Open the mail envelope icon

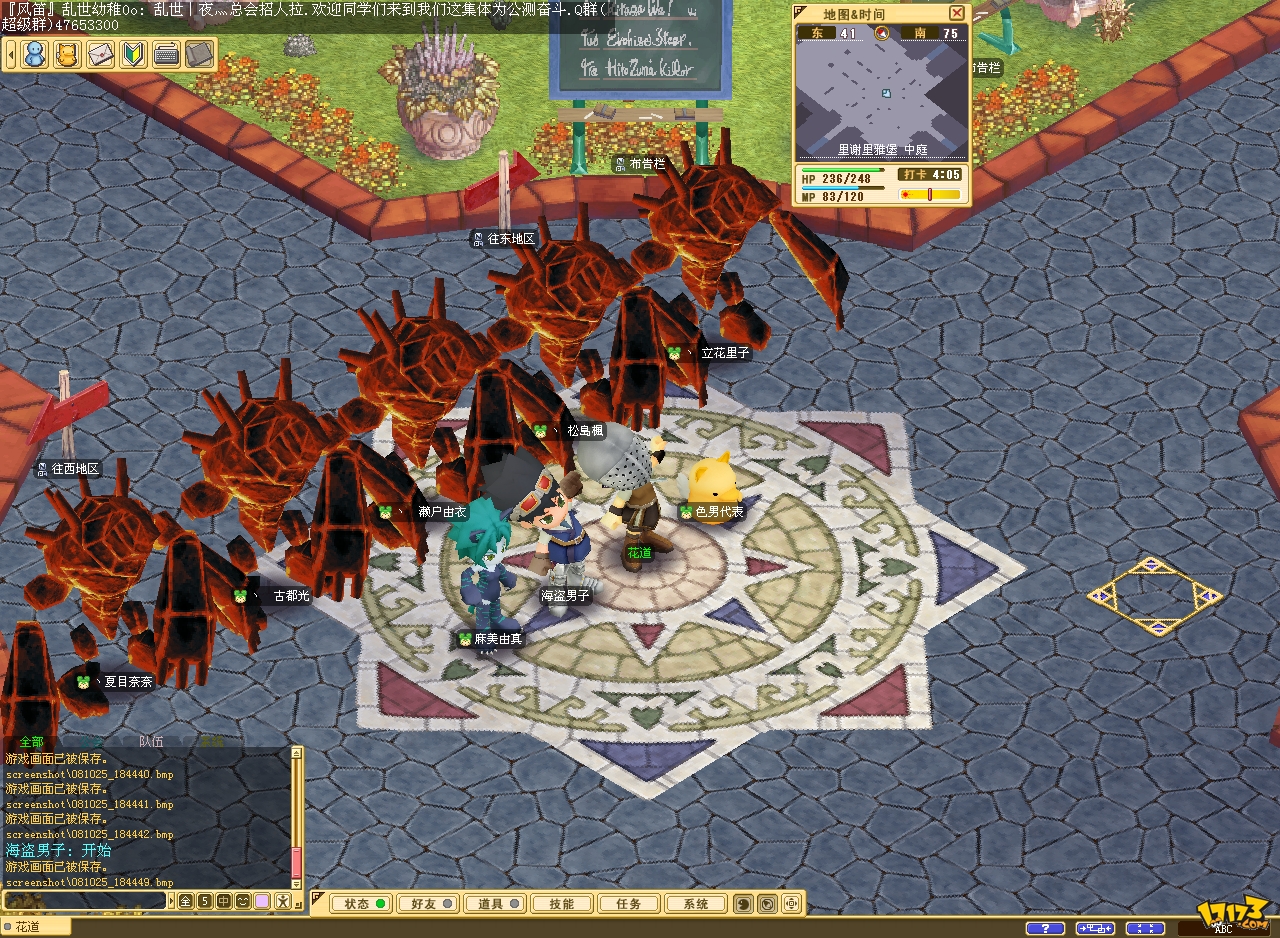pyautogui.click(x=101, y=54)
